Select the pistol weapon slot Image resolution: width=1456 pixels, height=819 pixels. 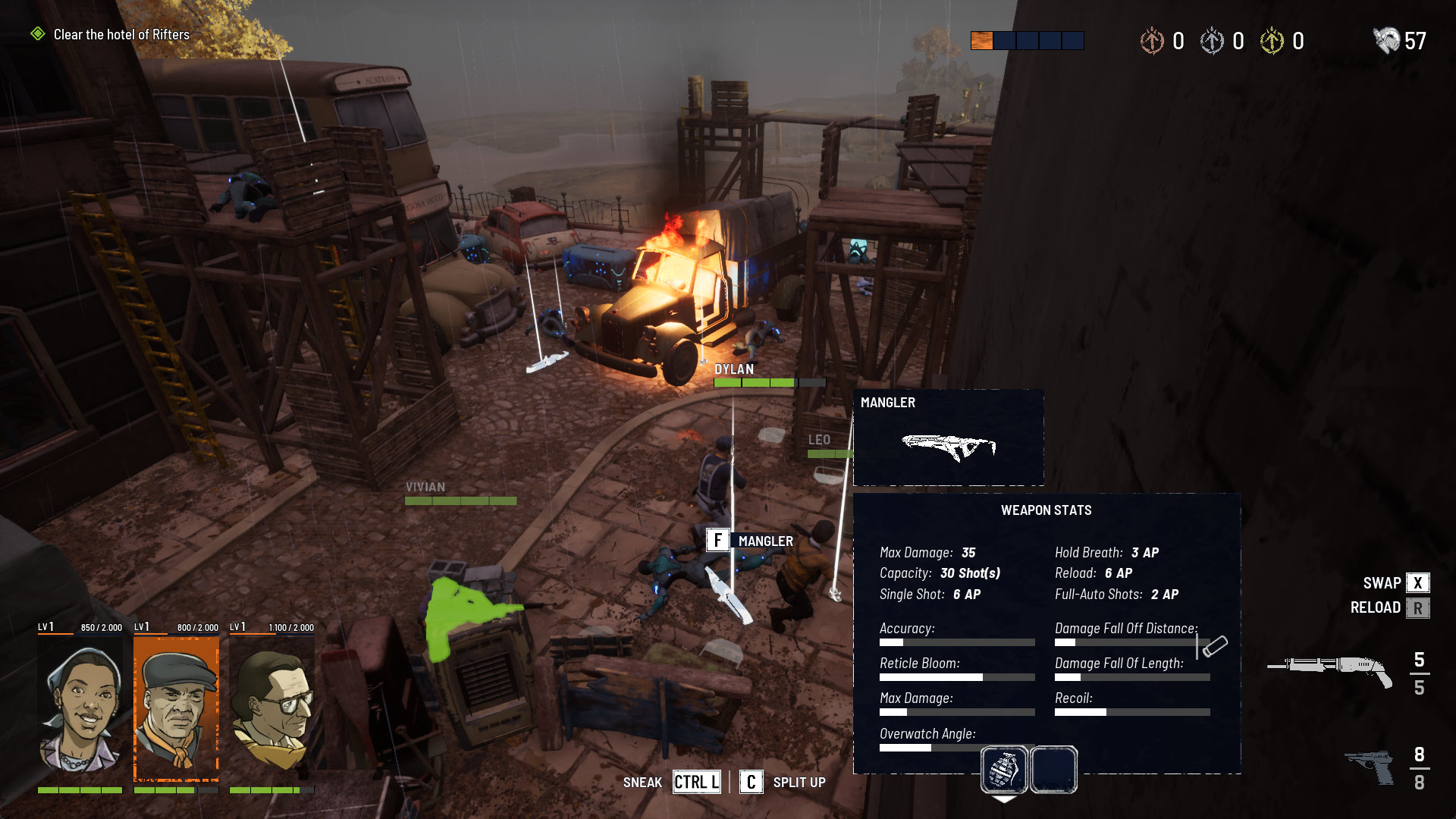[x=1370, y=767]
